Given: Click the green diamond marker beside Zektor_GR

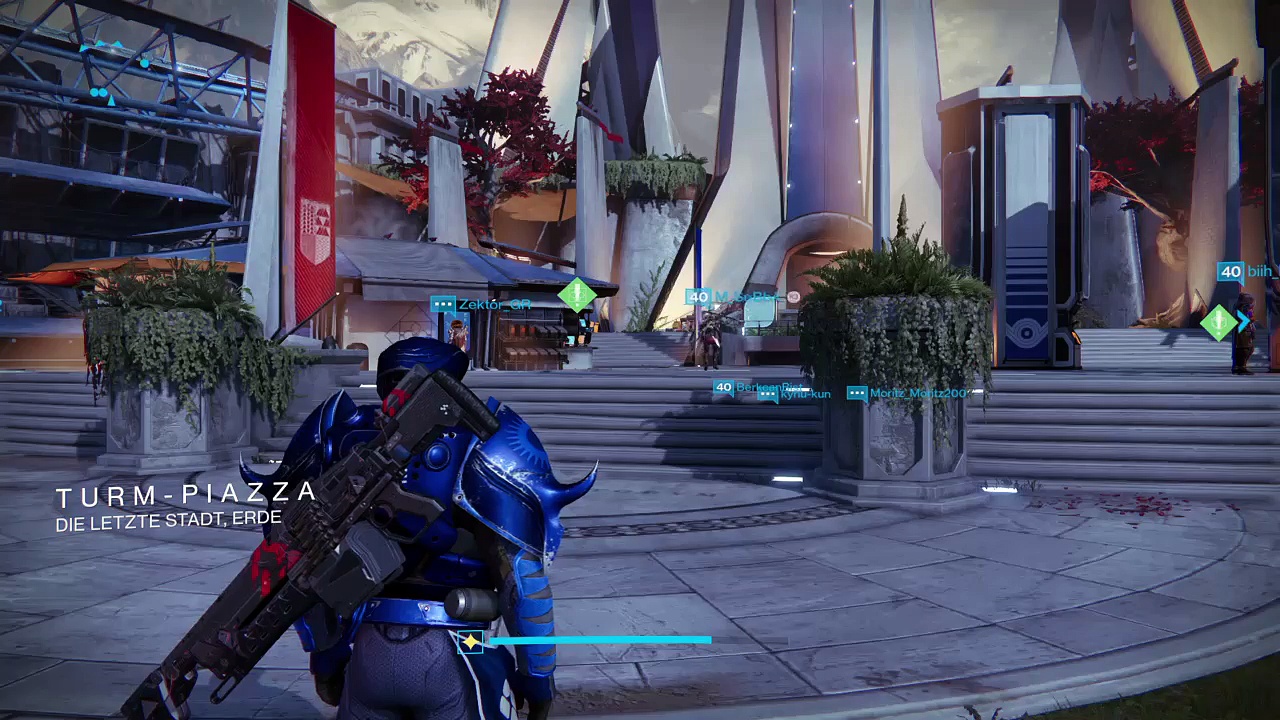Looking at the screenshot, I should point(577,295).
